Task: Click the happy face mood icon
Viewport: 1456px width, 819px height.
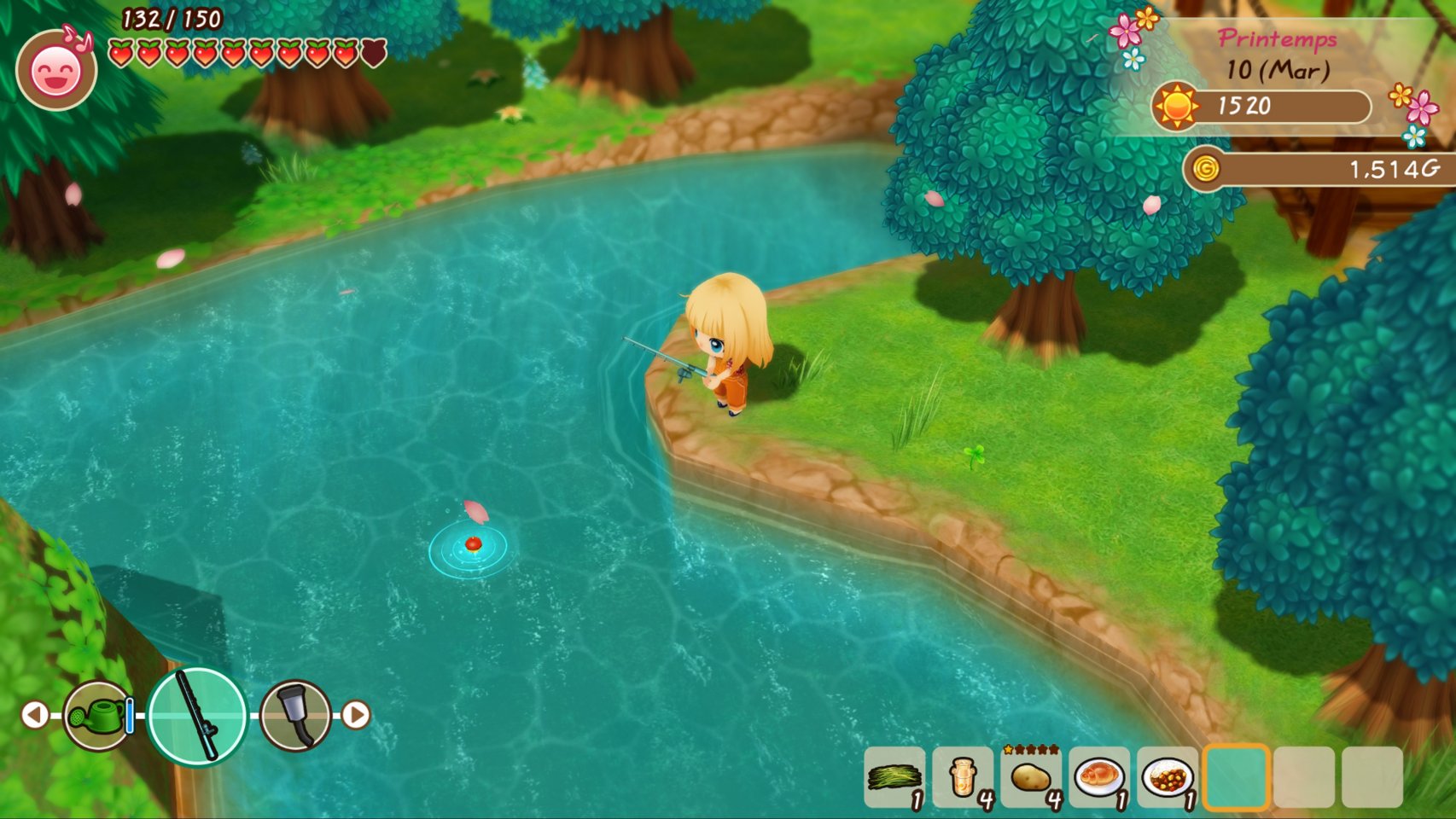Action: [x=56, y=72]
